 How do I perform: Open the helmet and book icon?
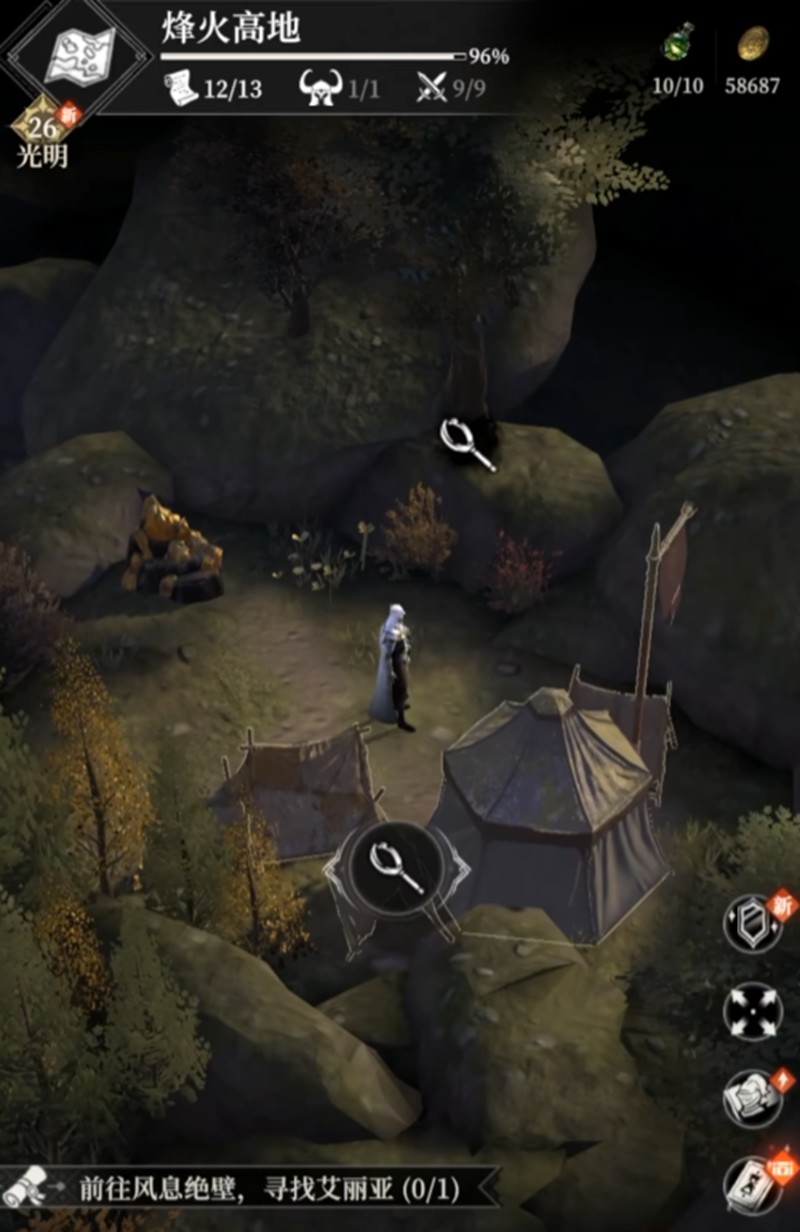click(x=752, y=1098)
